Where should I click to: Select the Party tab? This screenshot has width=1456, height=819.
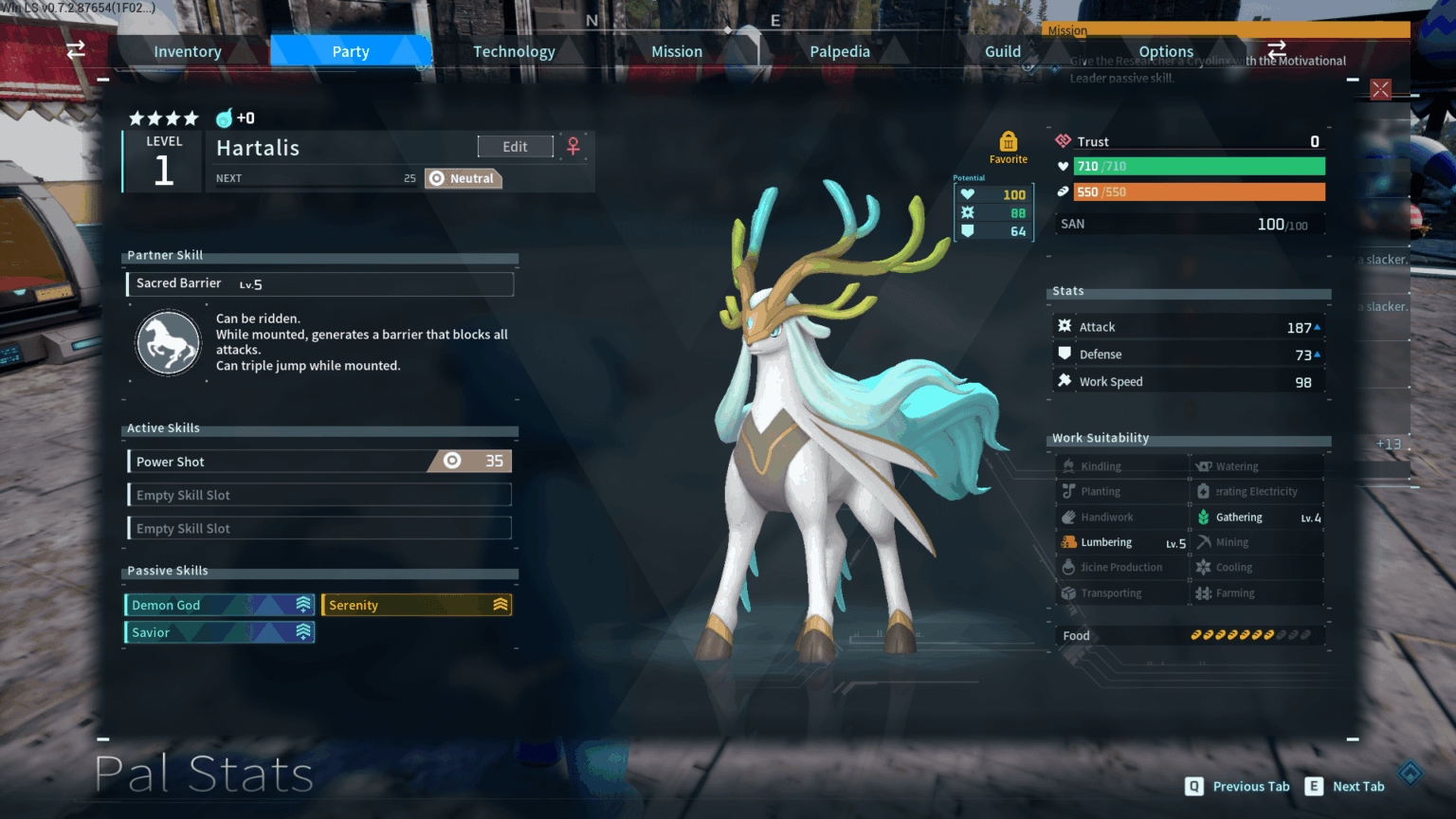[x=351, y=51]
